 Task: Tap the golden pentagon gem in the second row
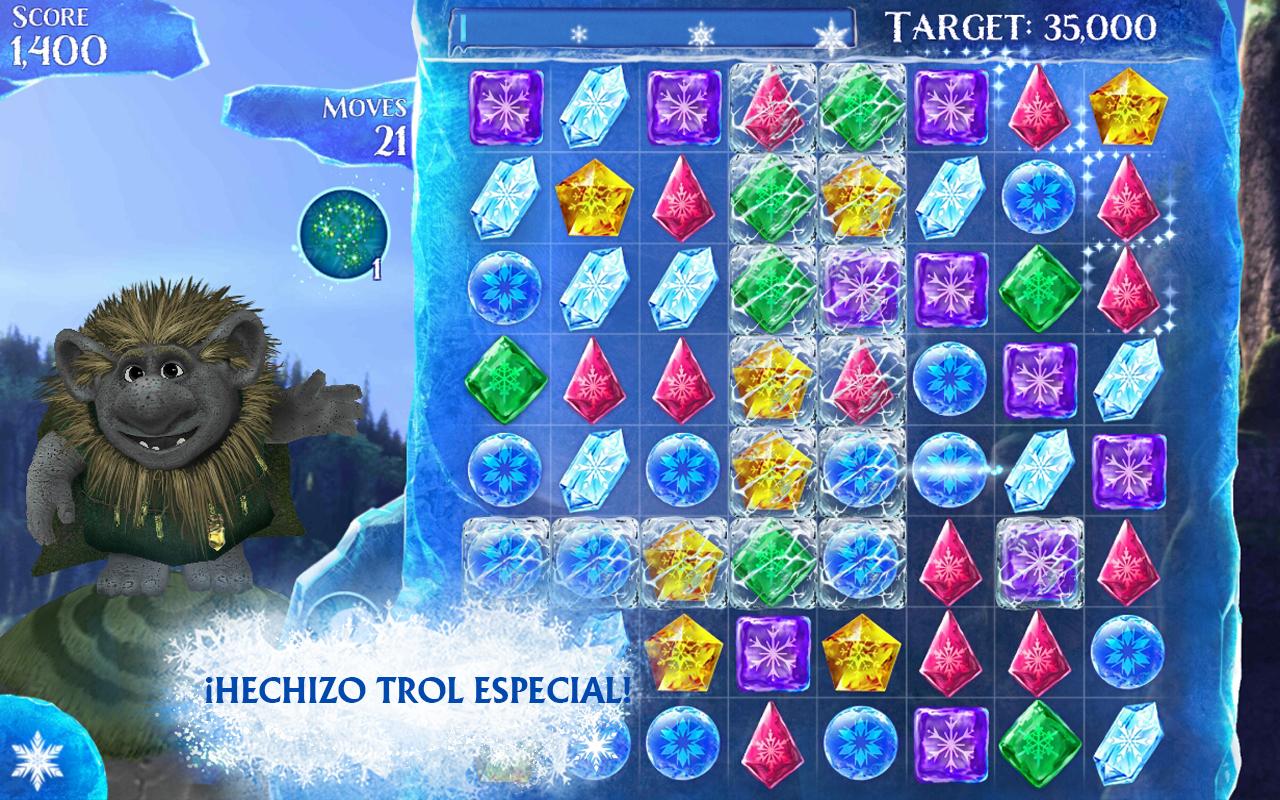tap(595, 197)
